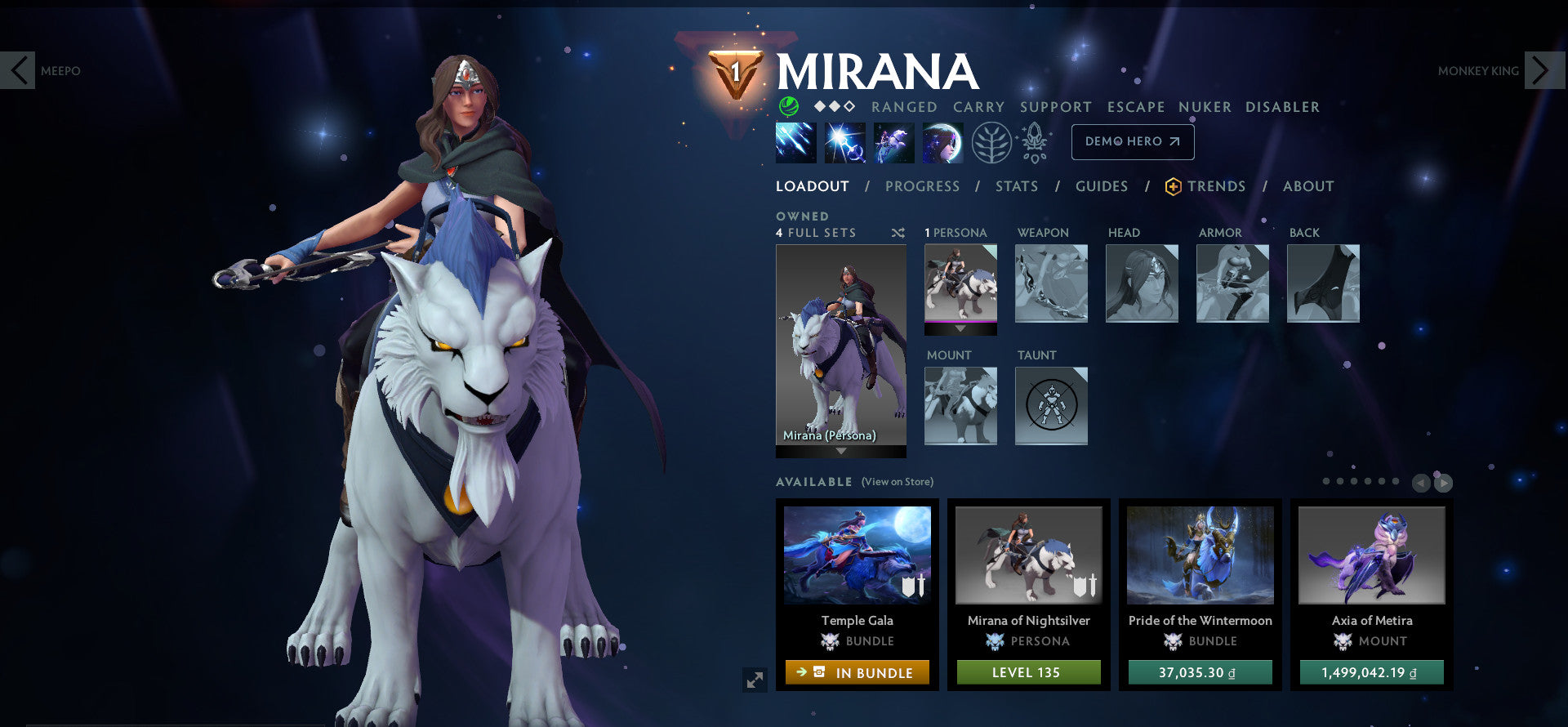Select the Mount loadout slot
This screenshot has width=1568, height=727.
coord(960,405)
